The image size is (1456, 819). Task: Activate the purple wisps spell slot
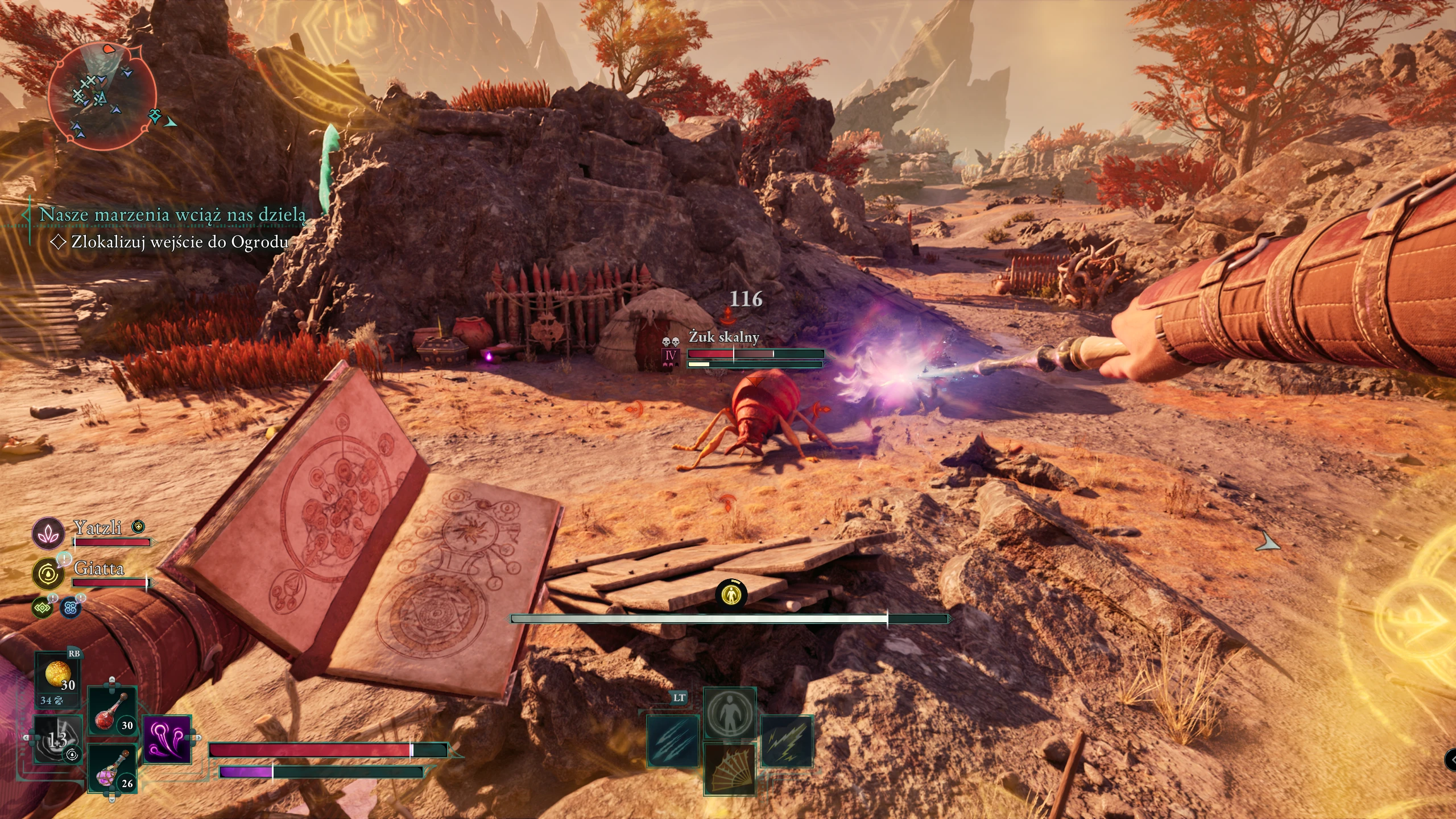click(167, 739)
